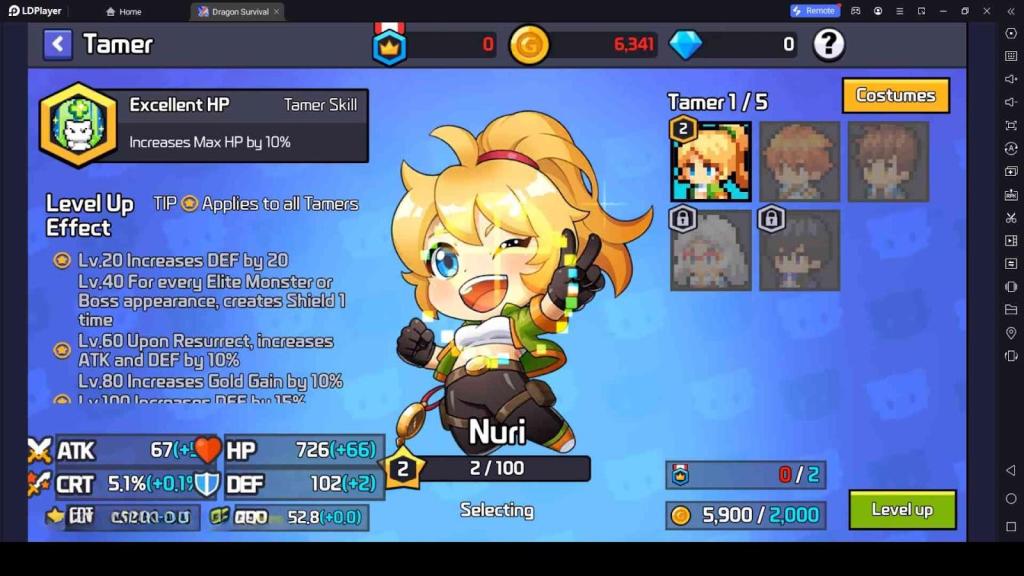Click the blue diamond currency icon
1024x576 pixels.
click(x=685, y=45)
